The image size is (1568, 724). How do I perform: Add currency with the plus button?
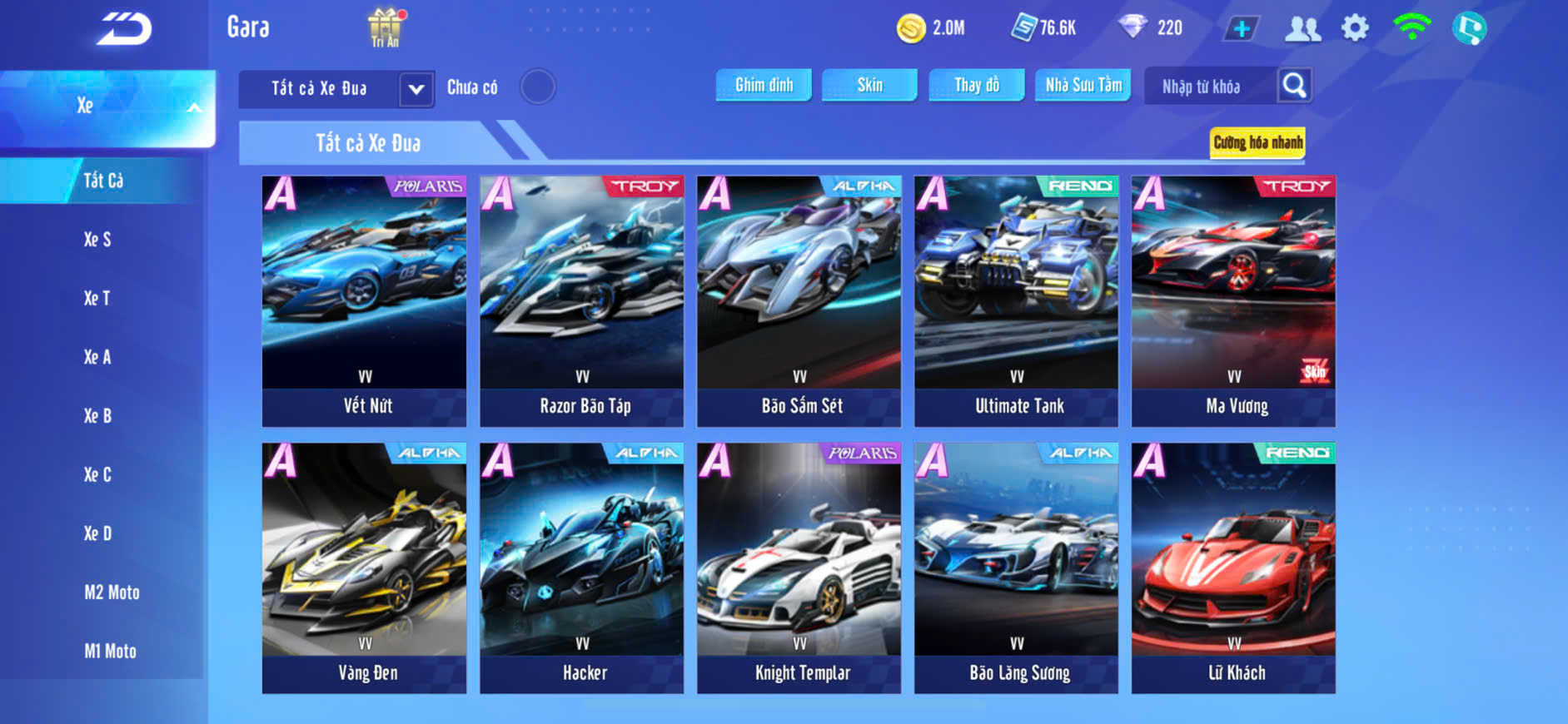[1241, 28]
